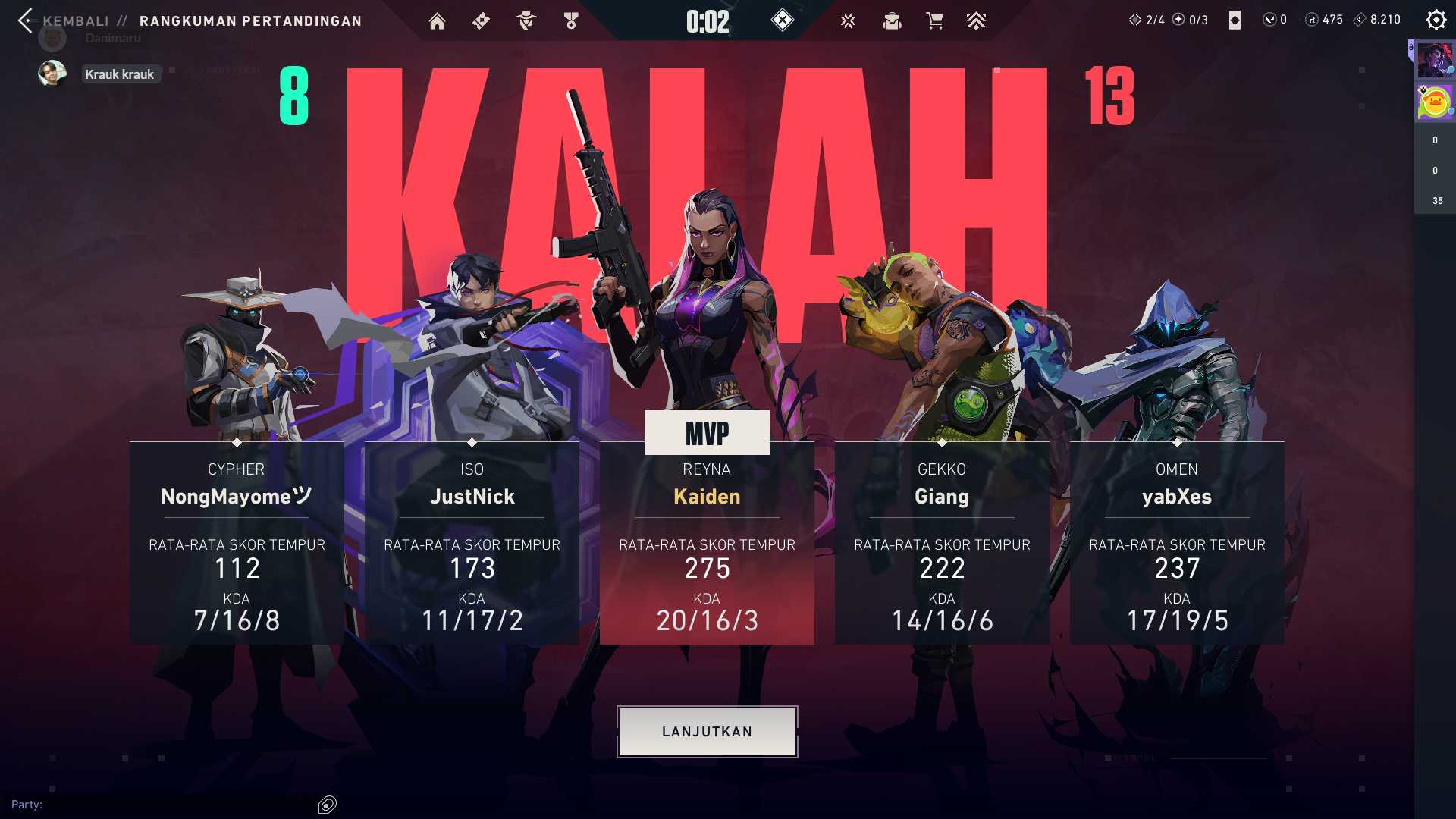Open the career medal icon
Screen dimensions: 1456x819
(x=571, y=21)
